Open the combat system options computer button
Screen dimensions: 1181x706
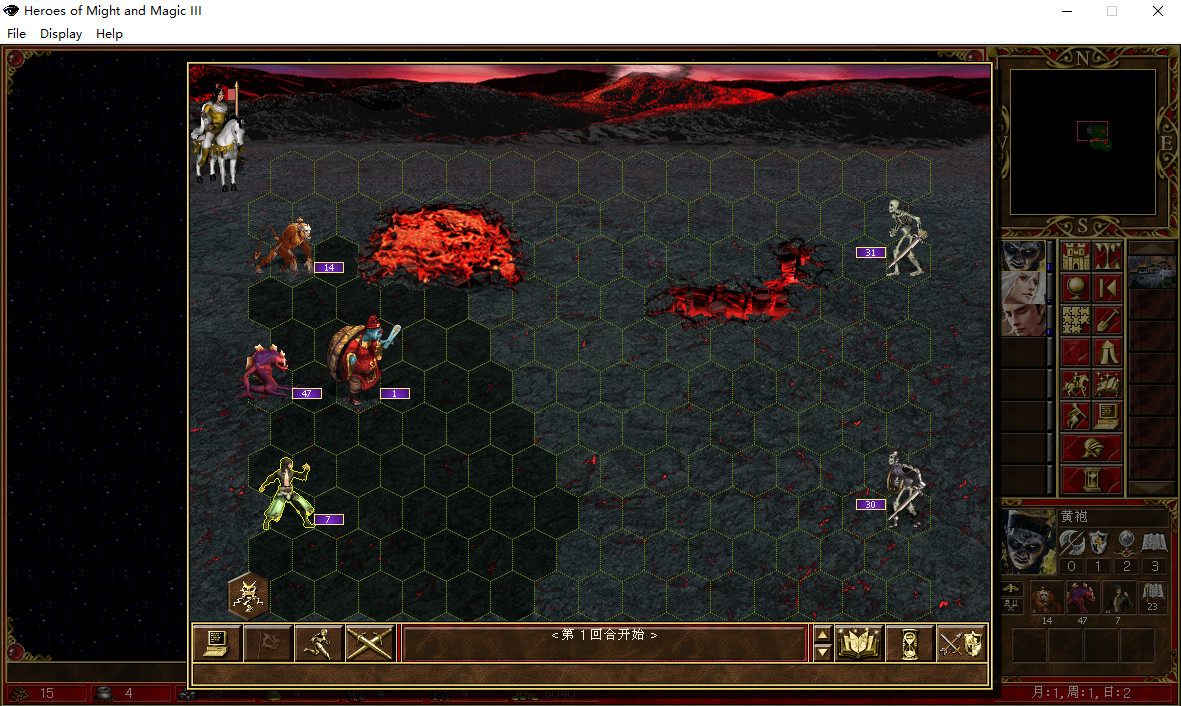217,643
